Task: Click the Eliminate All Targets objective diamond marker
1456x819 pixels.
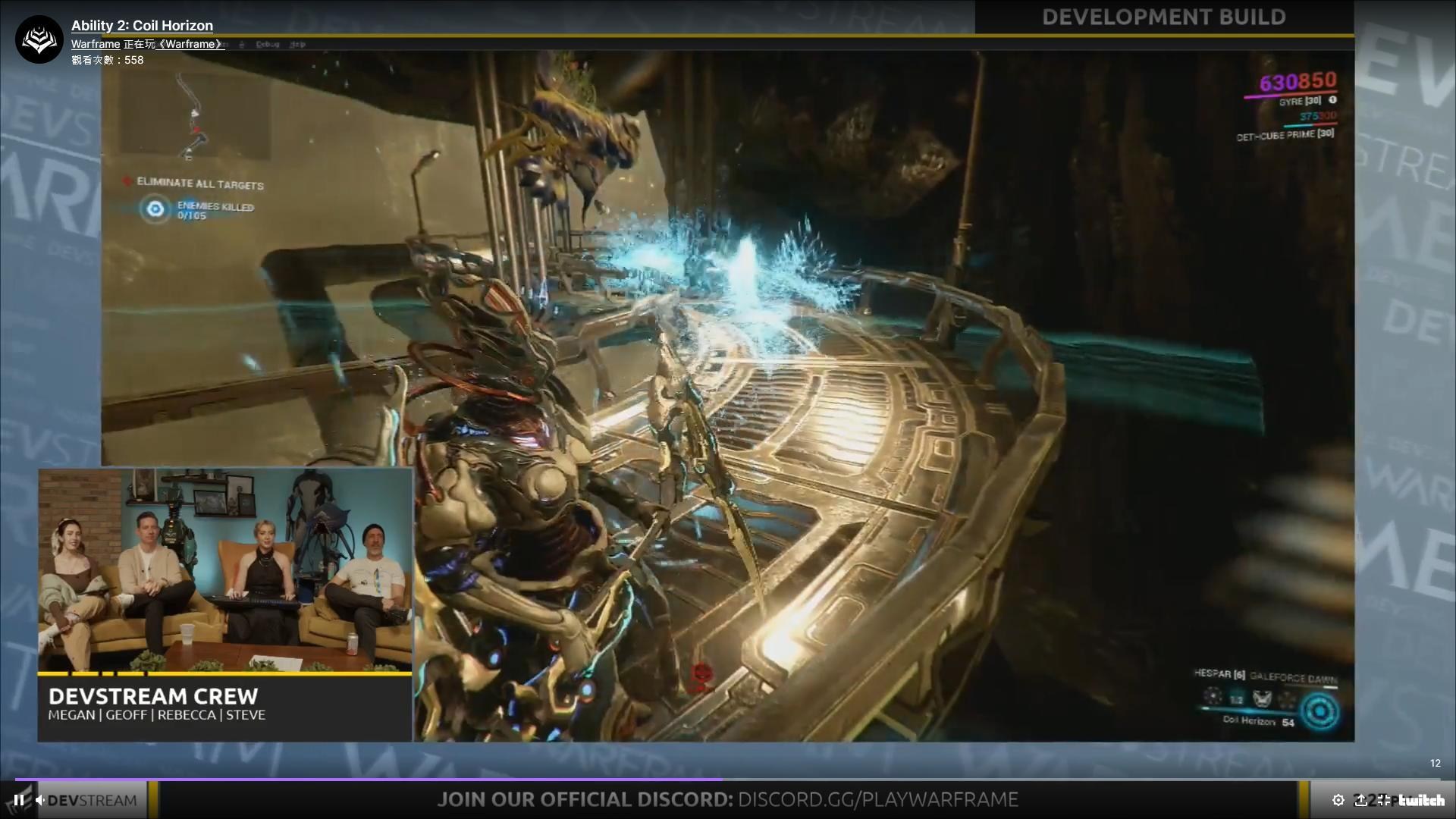Action: (127, 182)
